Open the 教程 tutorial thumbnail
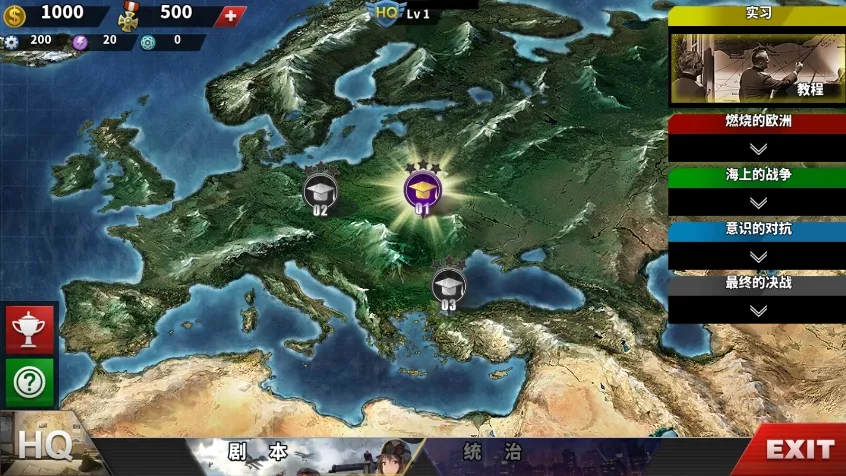Image resolution: width=846 pixels, height=476 pixels. click(x=758, y=67)
